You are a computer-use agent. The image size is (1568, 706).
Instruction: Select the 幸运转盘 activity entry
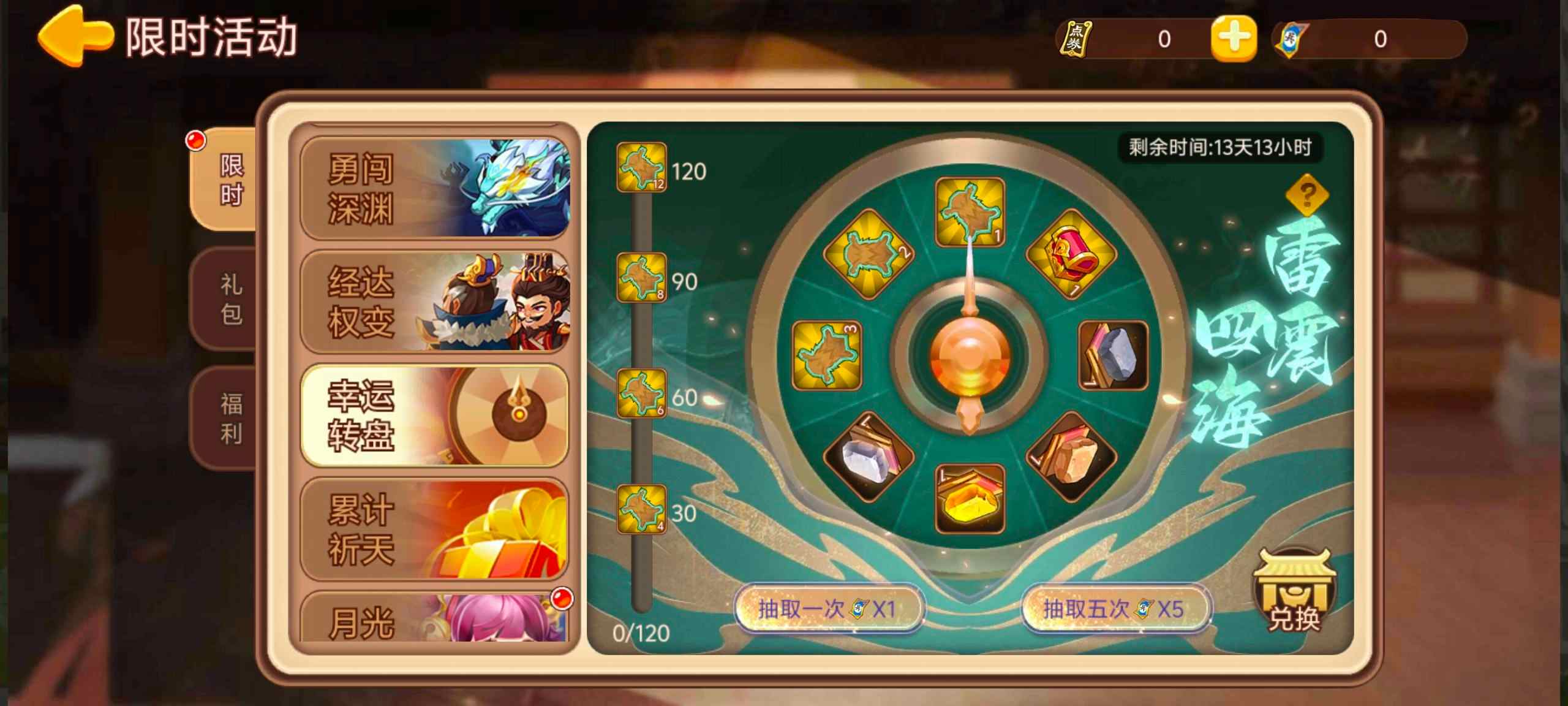(x=435, y=416)
